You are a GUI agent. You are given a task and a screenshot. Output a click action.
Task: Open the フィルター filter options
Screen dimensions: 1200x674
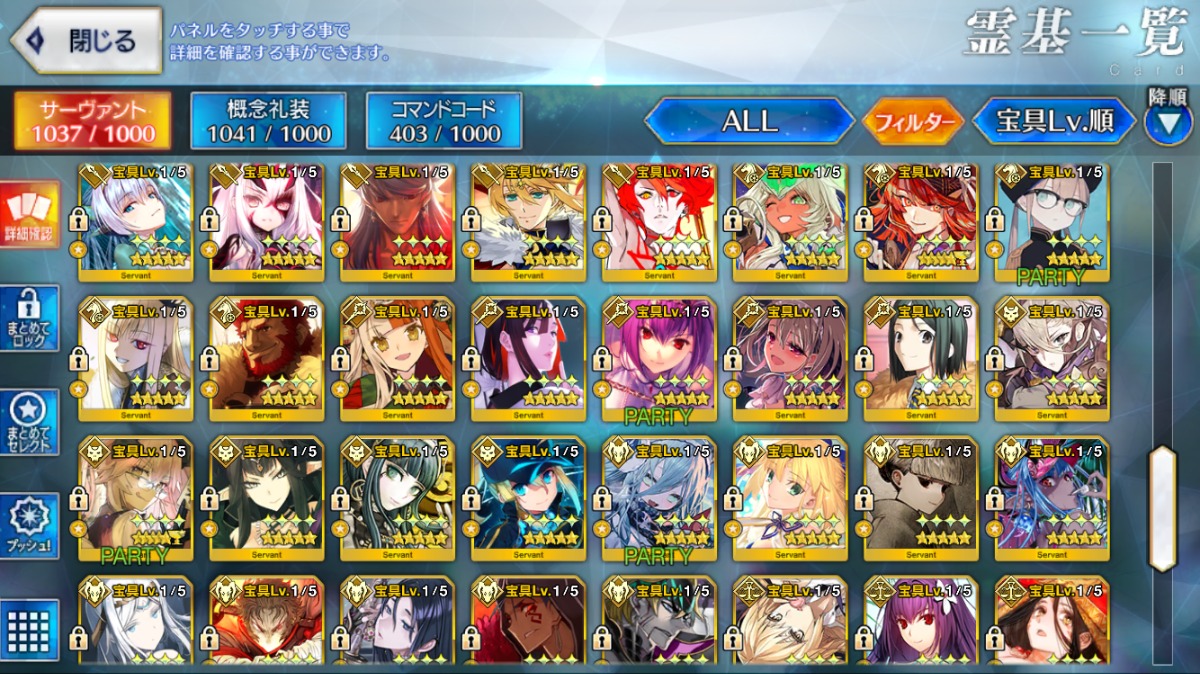914,122
